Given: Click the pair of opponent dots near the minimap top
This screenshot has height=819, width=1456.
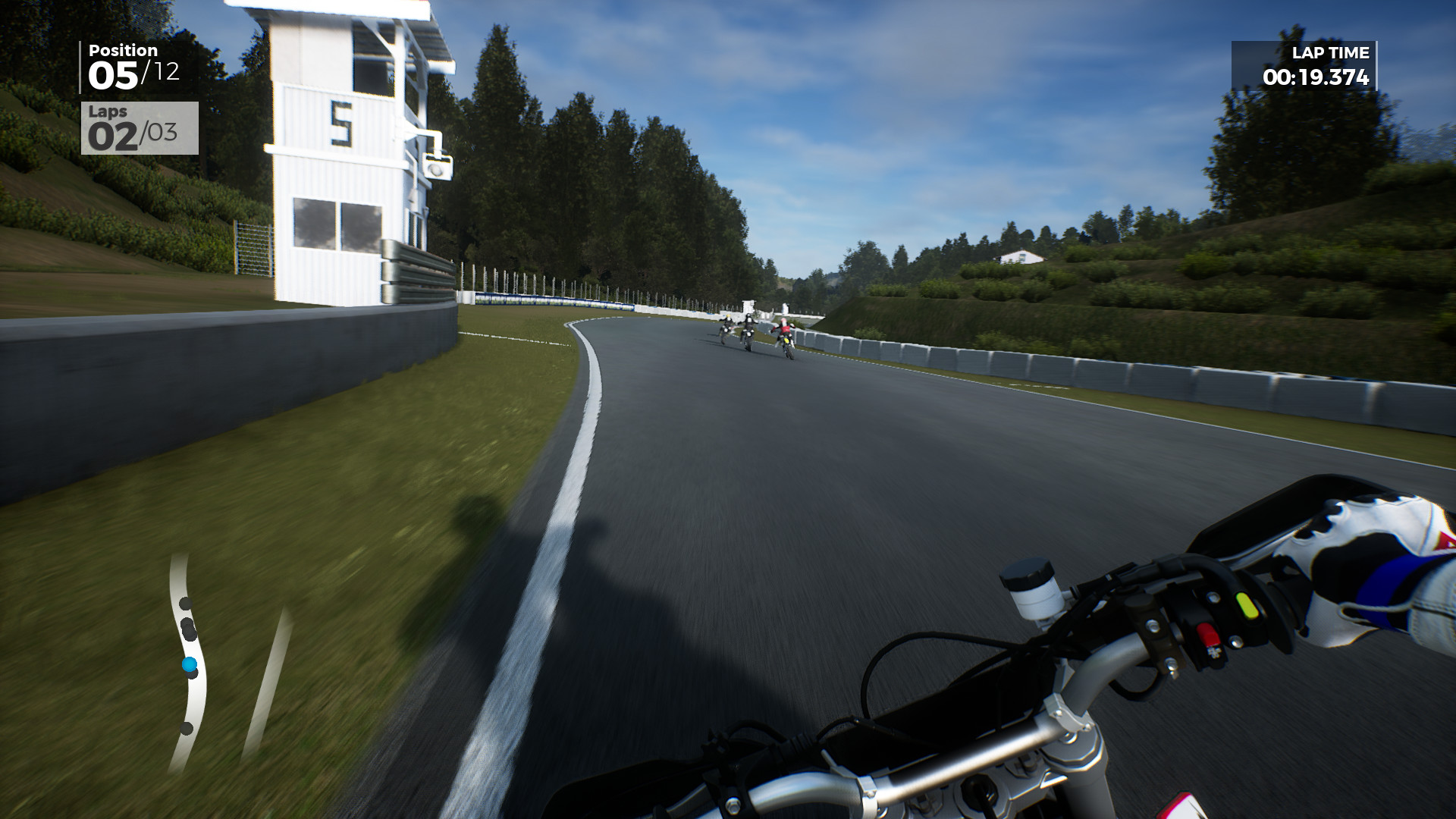Looking at the screenshot, I should point(187,628).
